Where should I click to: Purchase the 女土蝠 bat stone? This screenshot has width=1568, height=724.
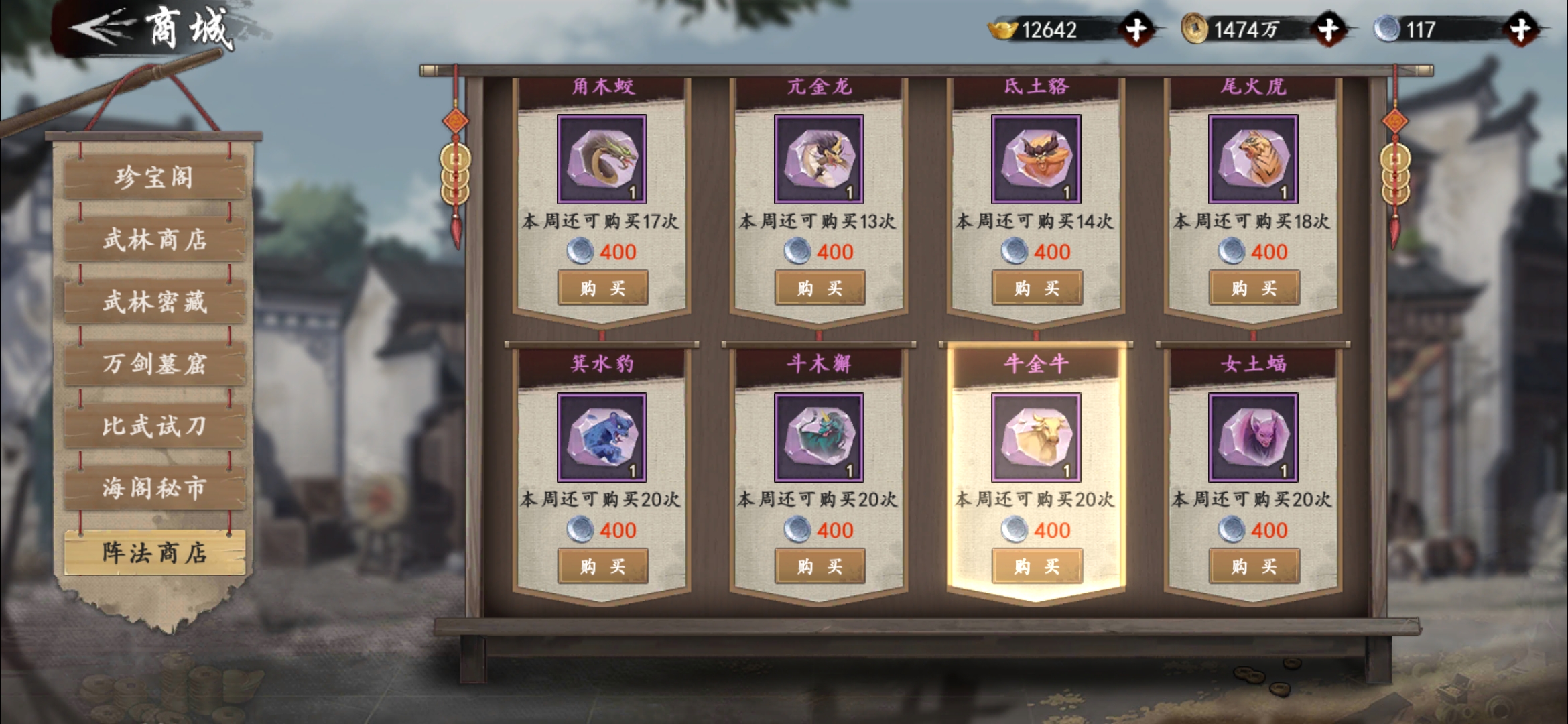point(1254,566)
